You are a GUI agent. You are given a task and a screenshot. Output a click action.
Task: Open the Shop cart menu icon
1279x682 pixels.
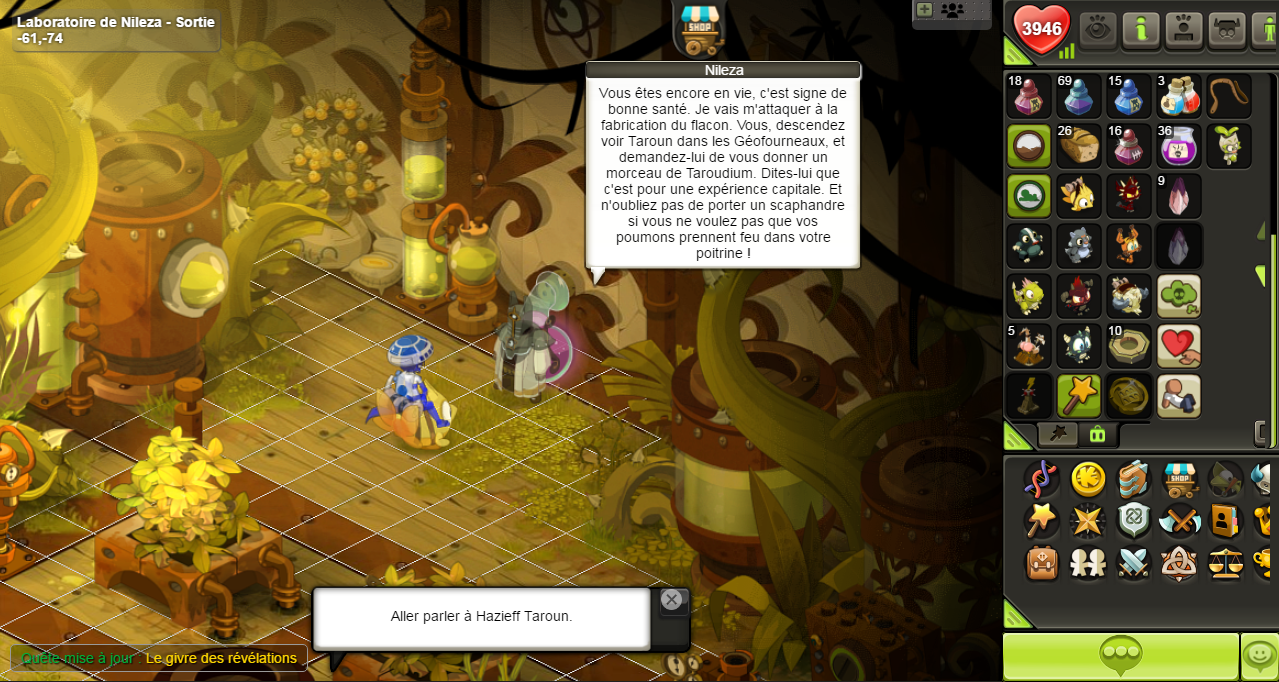[1180, 480]
